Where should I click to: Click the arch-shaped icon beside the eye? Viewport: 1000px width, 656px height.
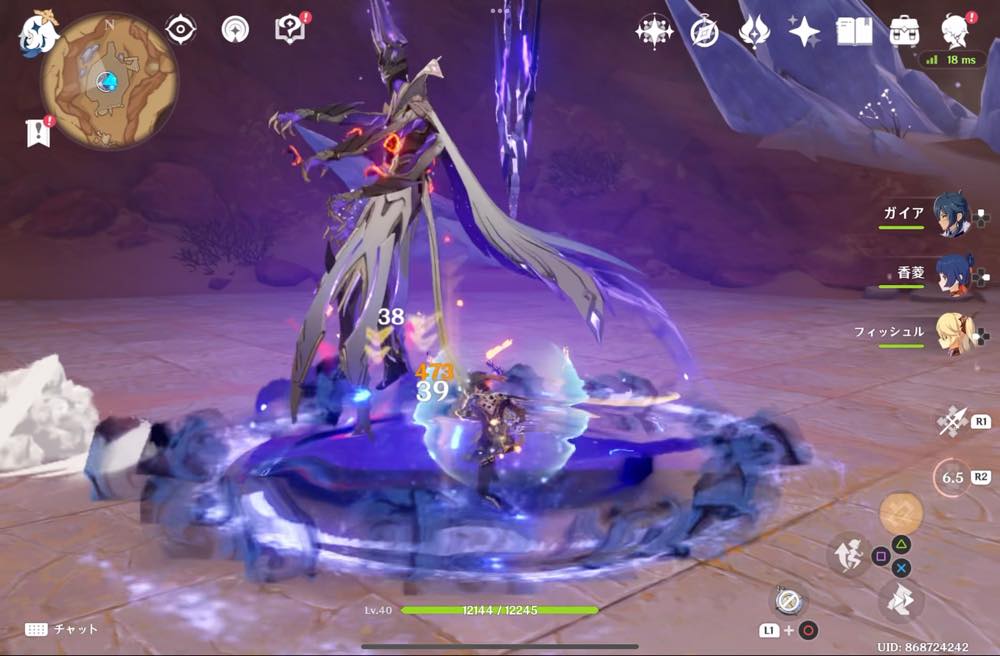tap(235, 30)
